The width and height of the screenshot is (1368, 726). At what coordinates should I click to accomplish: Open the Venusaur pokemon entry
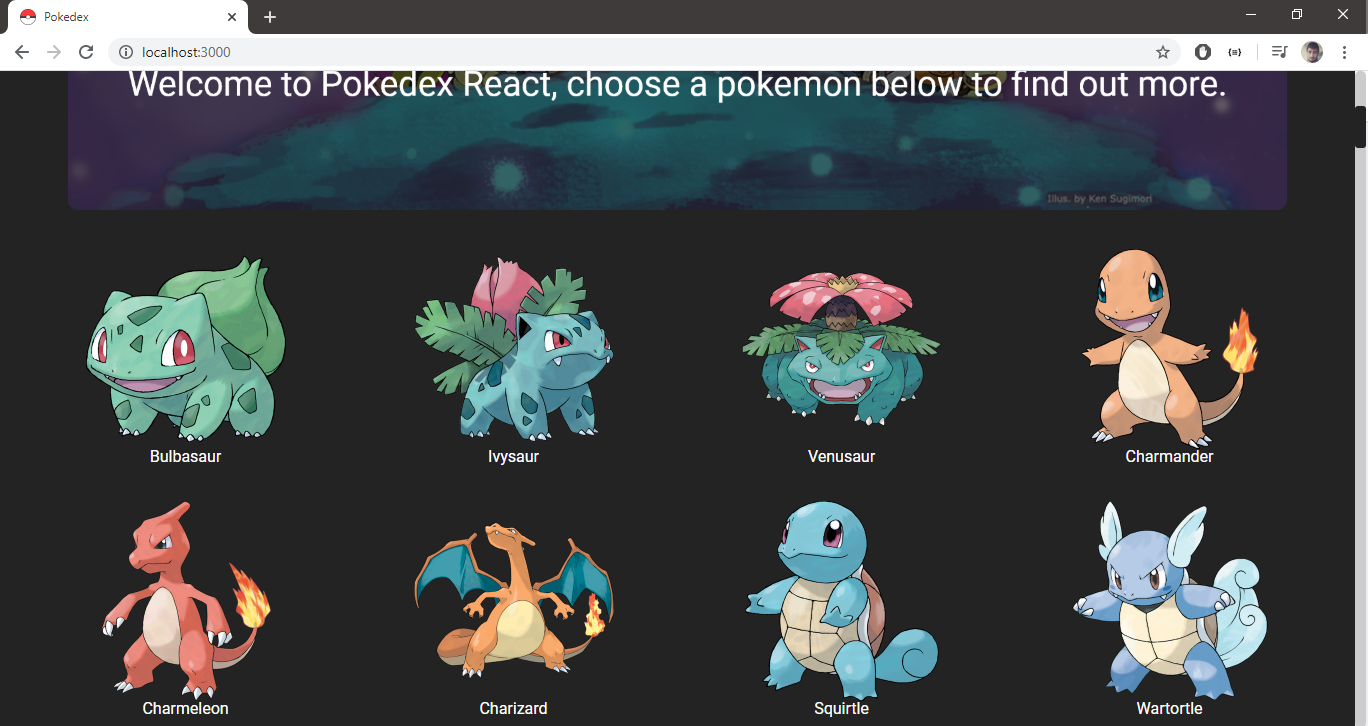coord(841,355)
